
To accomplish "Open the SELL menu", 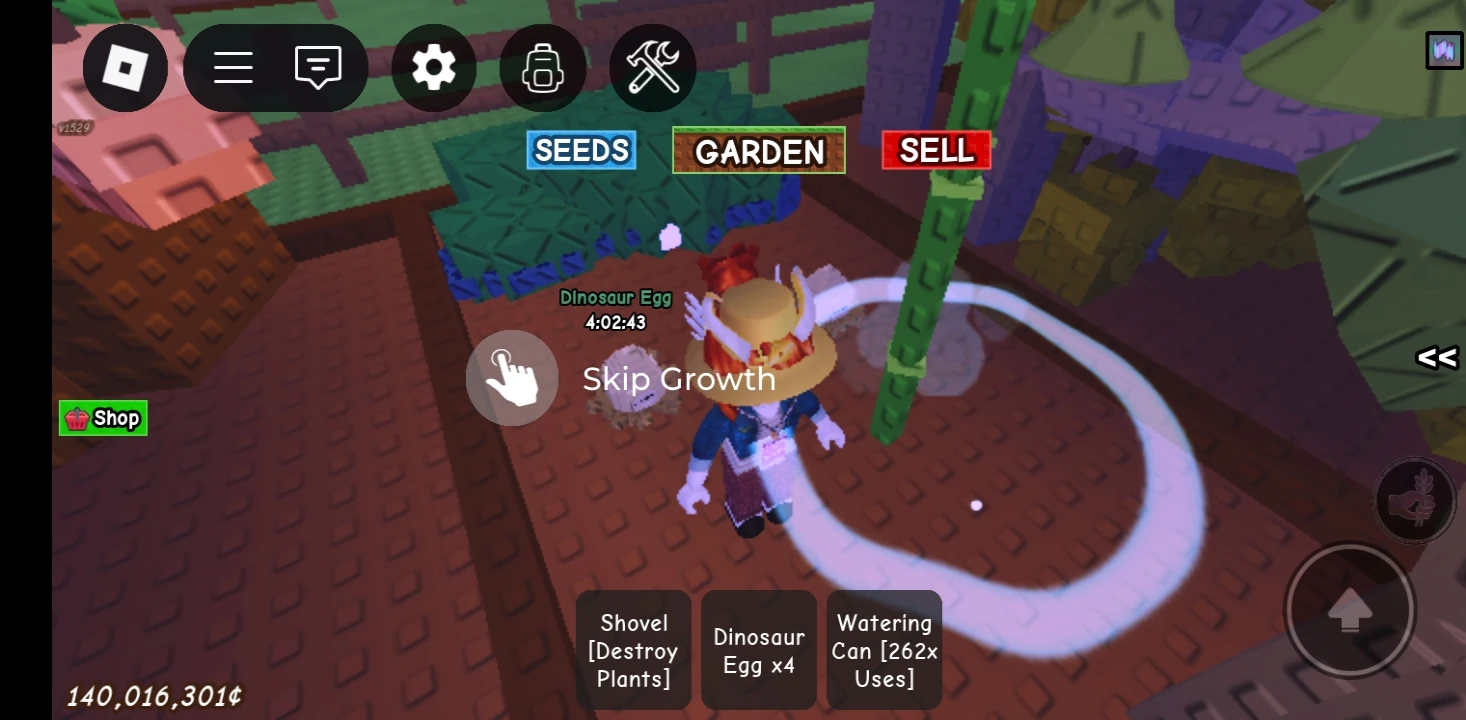I will point(935,149).
